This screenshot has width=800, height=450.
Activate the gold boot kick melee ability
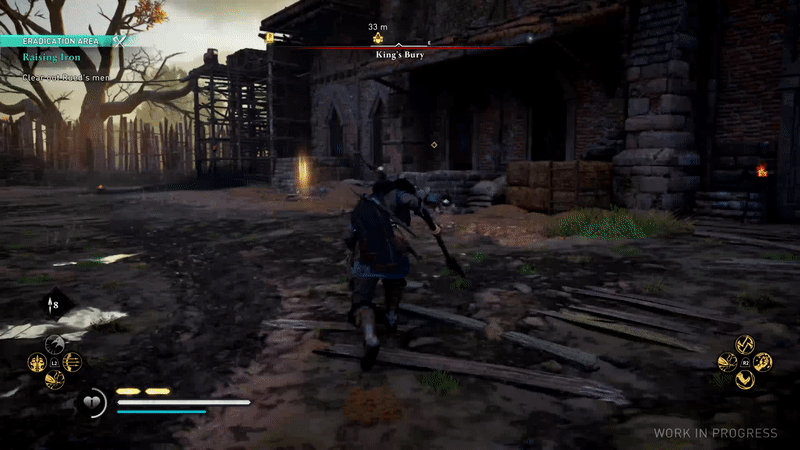pyautogui.click(x=745, y=379)
